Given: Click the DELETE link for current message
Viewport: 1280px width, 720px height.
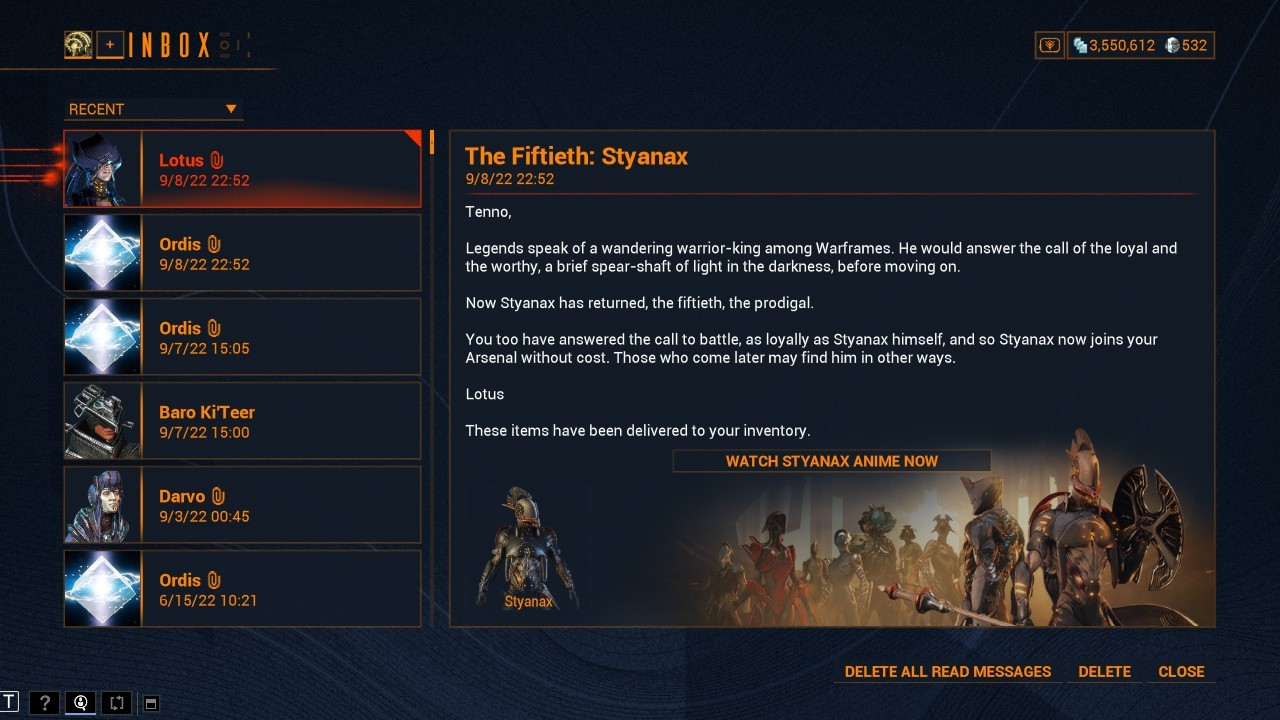Looking at the screenshot, I should coord(1104,671).
